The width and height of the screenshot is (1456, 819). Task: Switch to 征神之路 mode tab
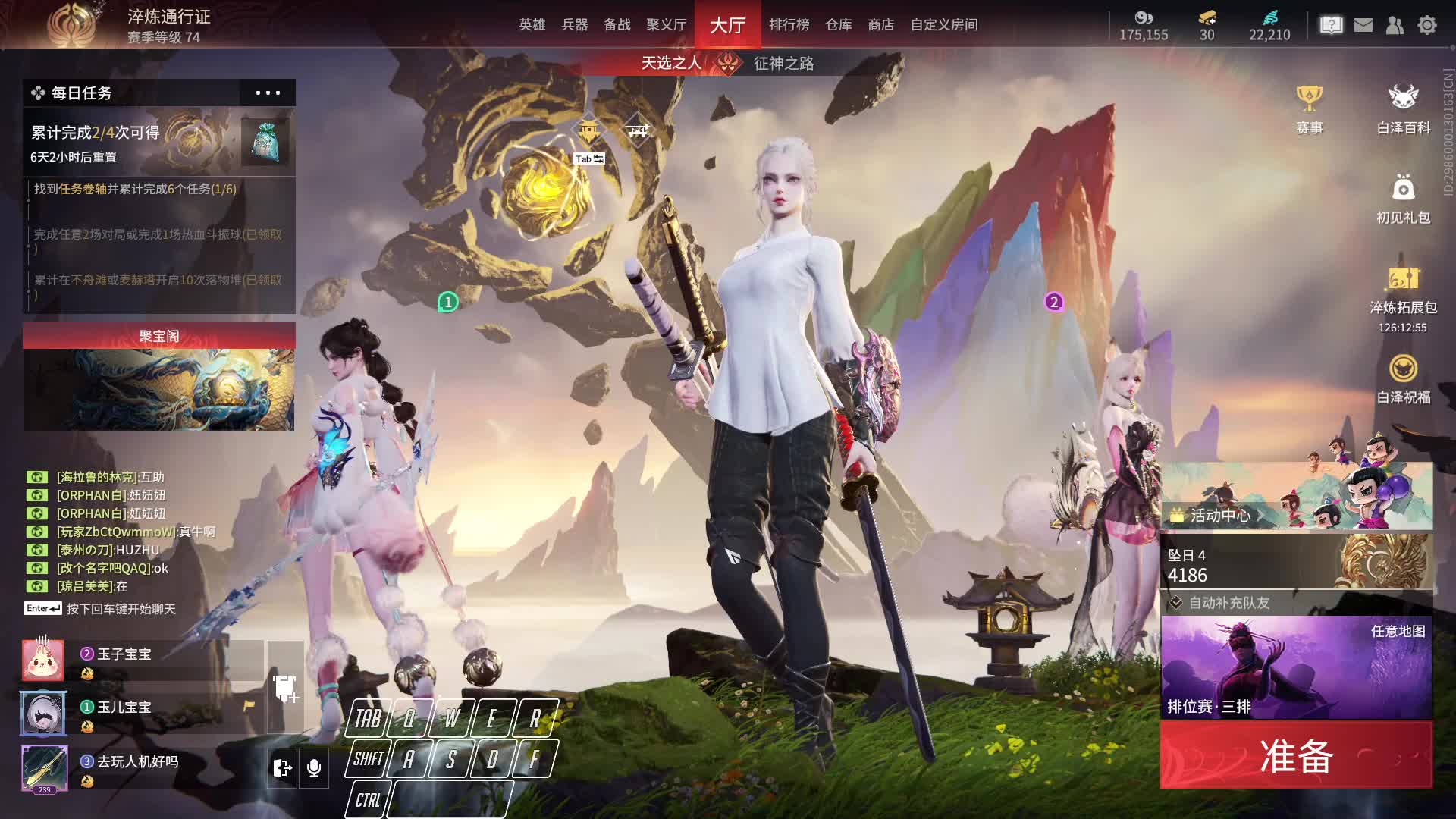click(x=783, y=63)
